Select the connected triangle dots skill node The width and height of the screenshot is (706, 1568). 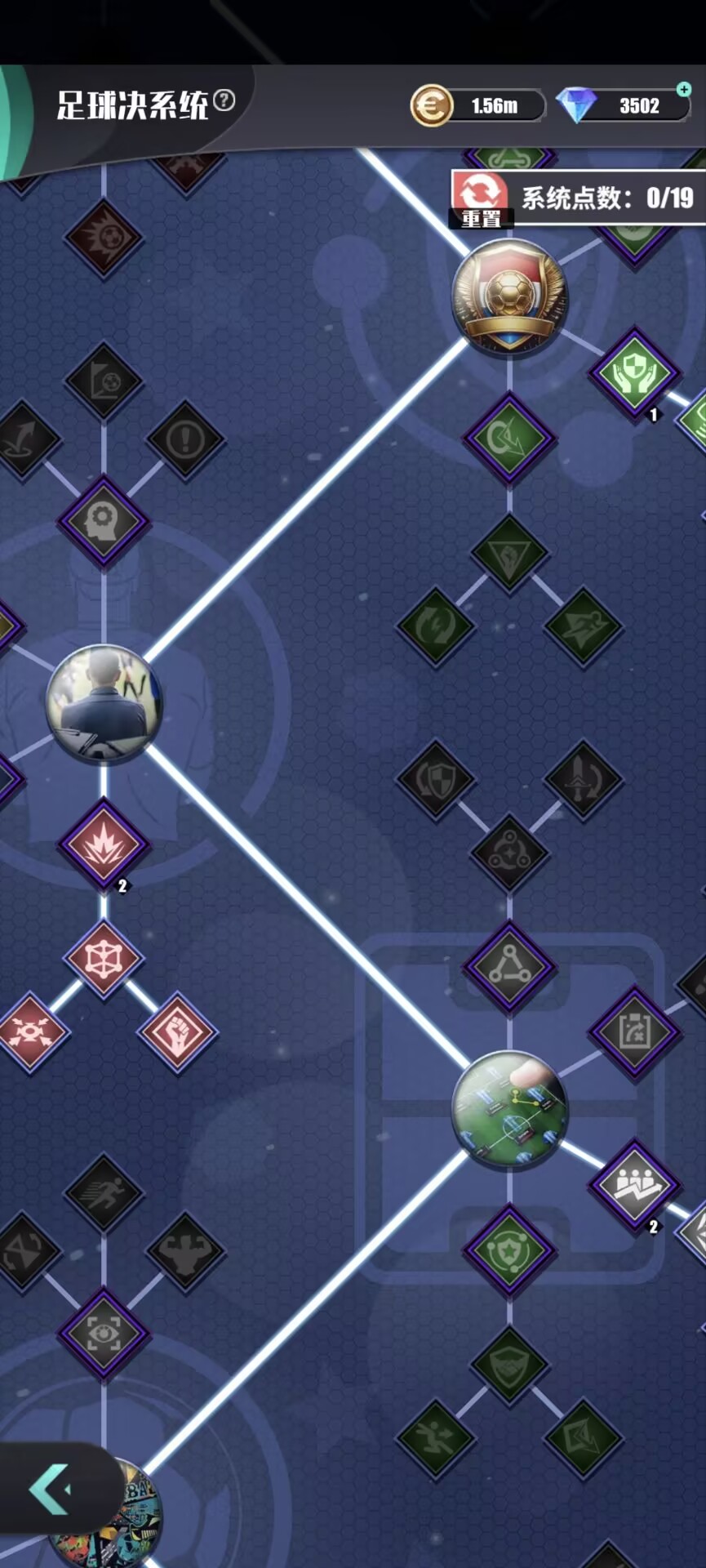point(509,967)
